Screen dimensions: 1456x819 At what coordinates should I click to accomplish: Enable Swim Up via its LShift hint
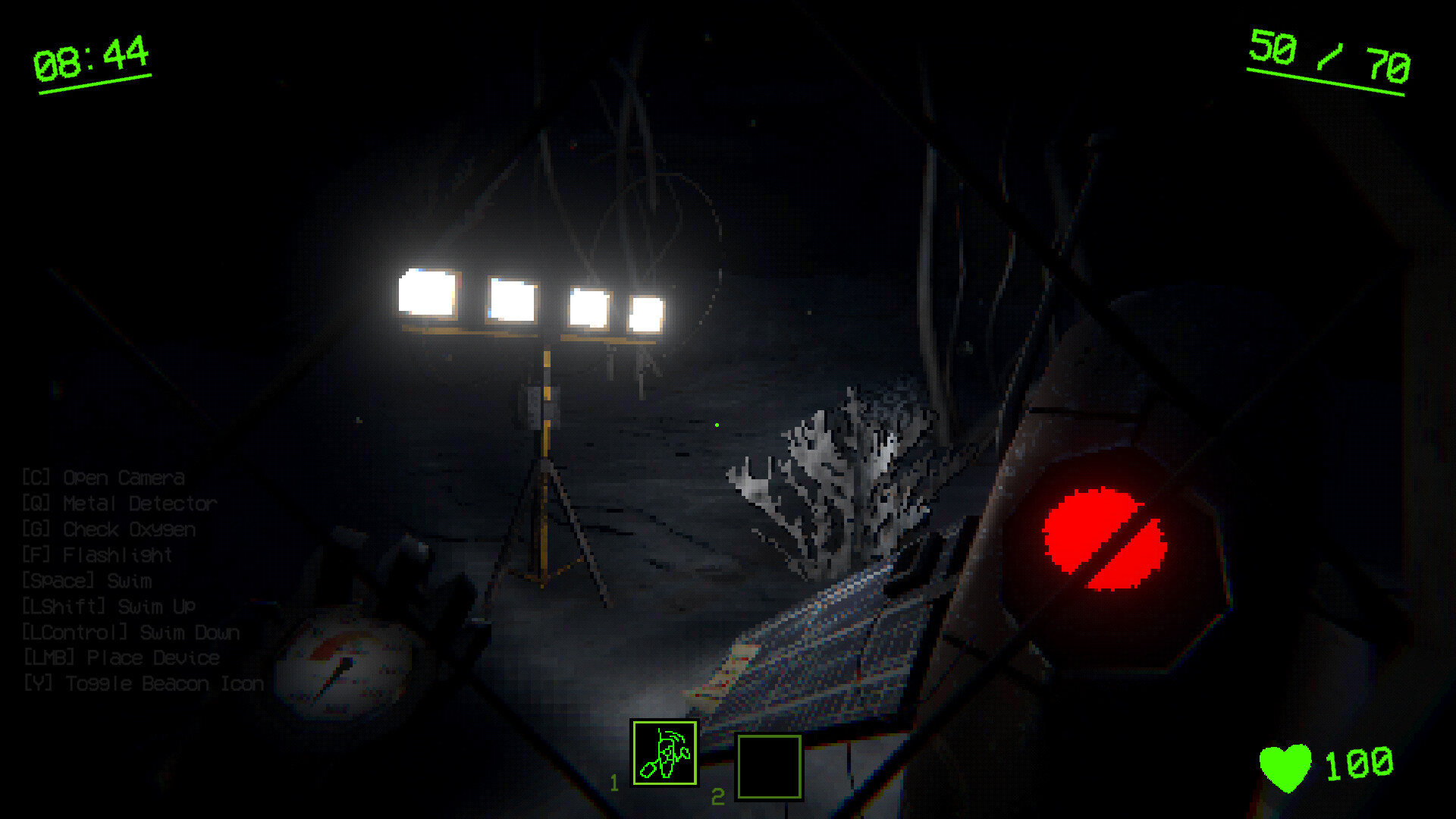pyautogui.click(x=108, y=606)
